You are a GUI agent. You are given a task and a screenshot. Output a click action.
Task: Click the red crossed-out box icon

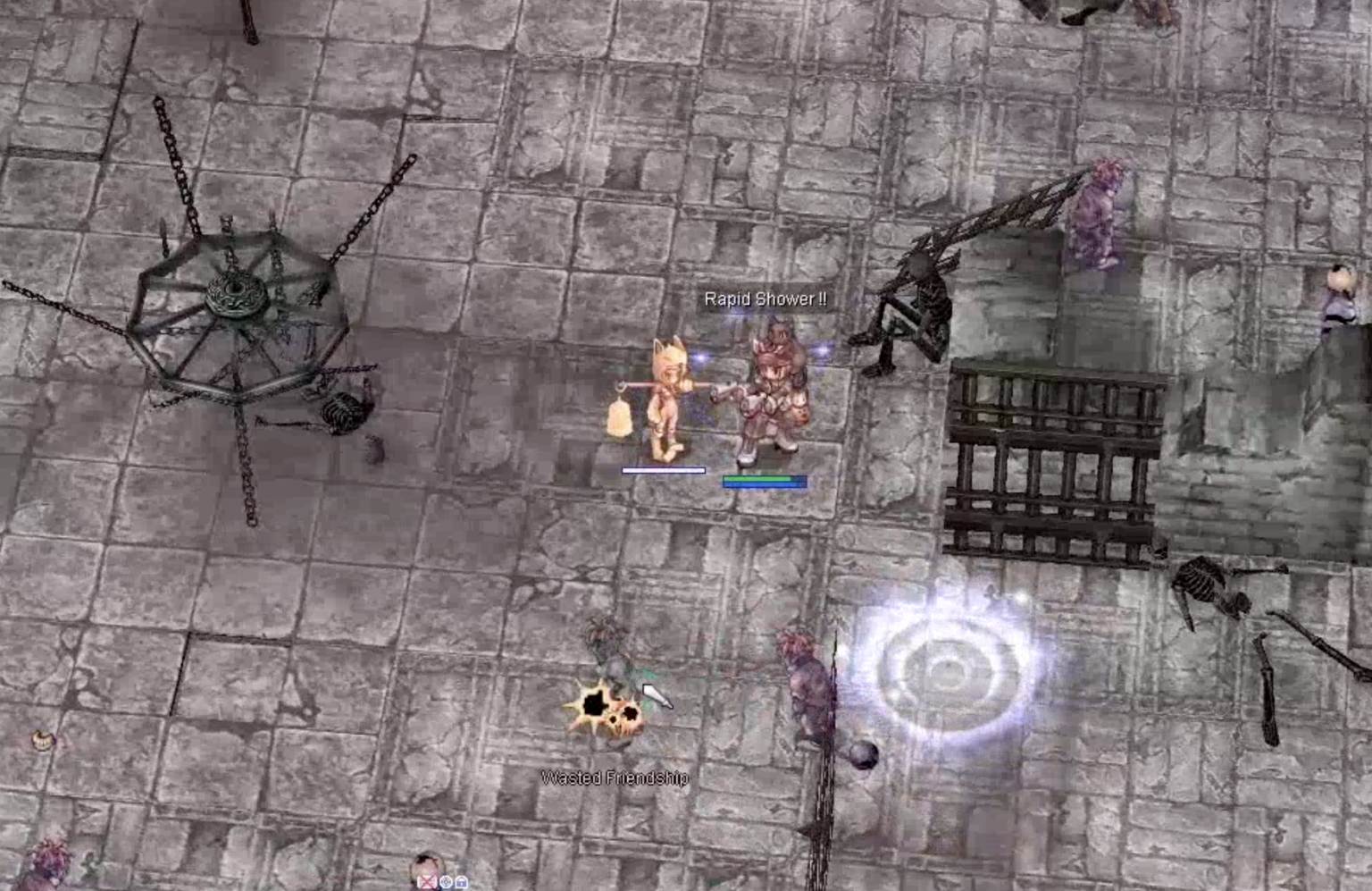(427, 882)
